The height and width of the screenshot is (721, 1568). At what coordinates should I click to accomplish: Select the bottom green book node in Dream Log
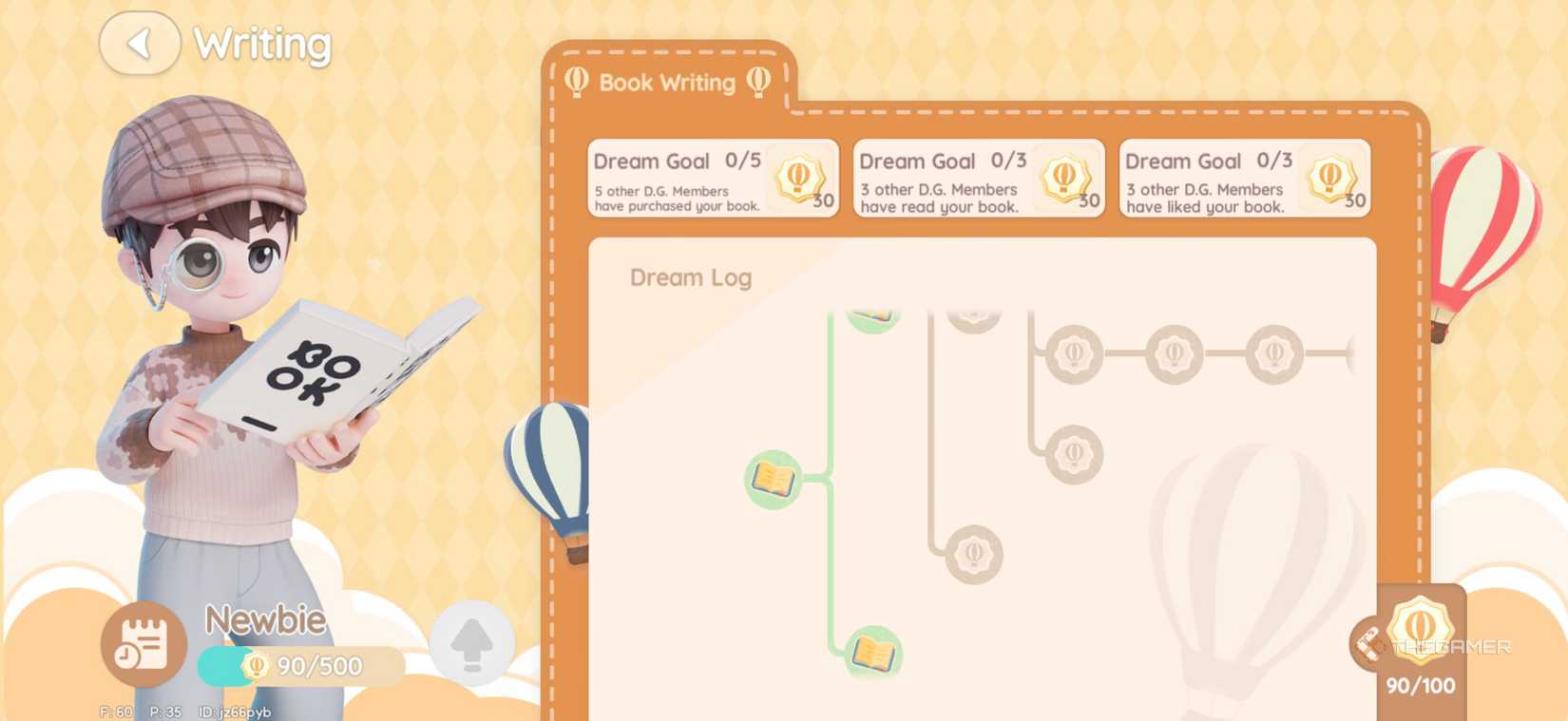[x=872, y=655]
